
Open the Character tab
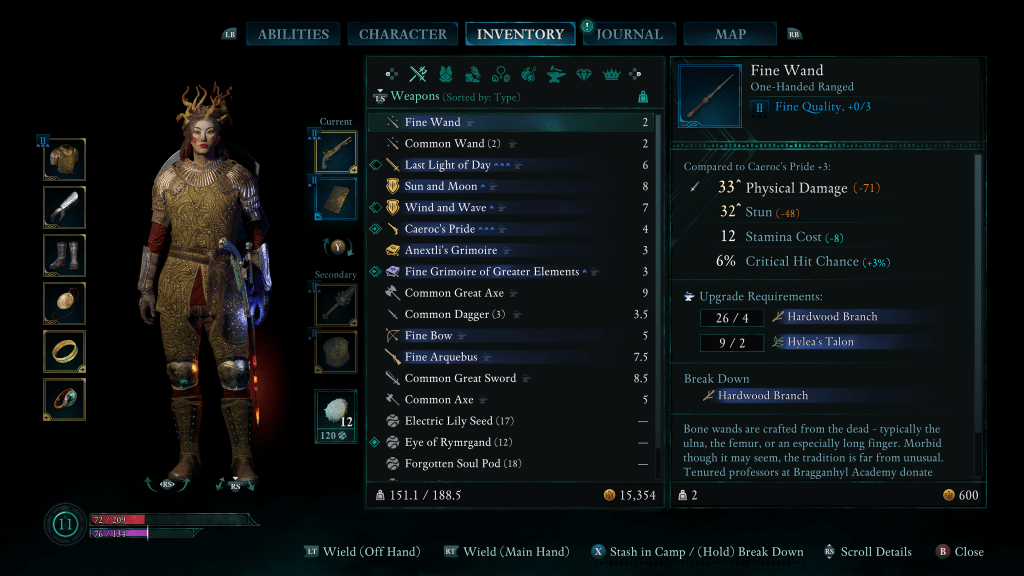click(x=402, y=34)
